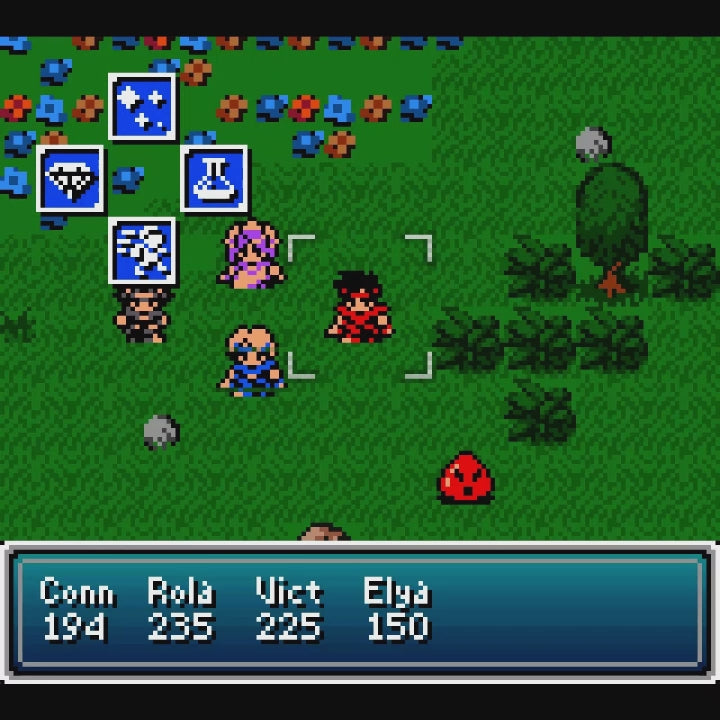
Task: Activate the running figure flee command
Action: pyautogui.click(x=142, y=250)
